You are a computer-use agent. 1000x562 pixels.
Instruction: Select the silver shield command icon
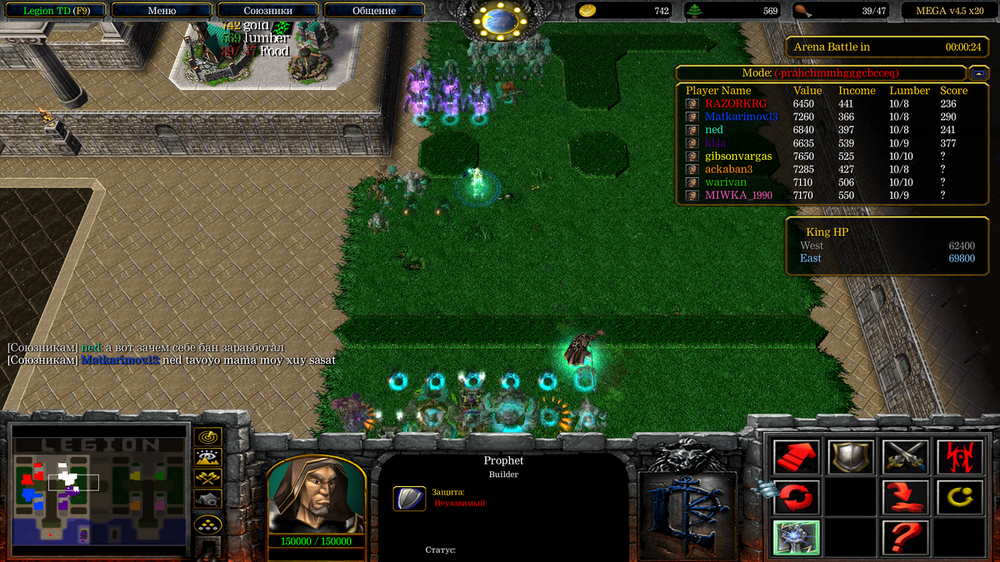[849, 457]
